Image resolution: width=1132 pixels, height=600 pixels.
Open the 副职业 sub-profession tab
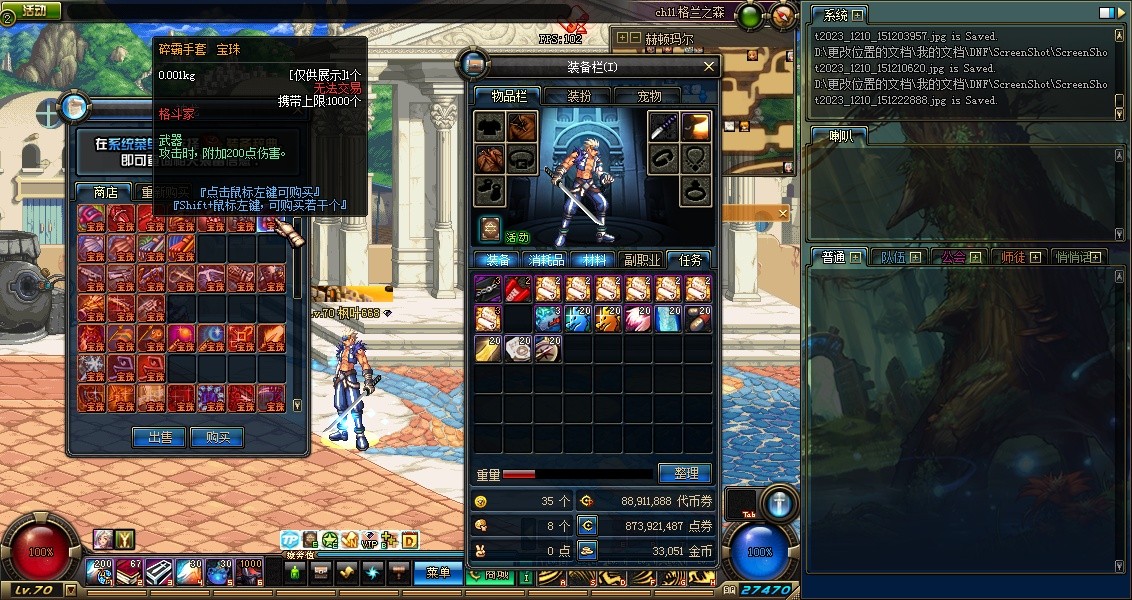click(x=641, y=260)
